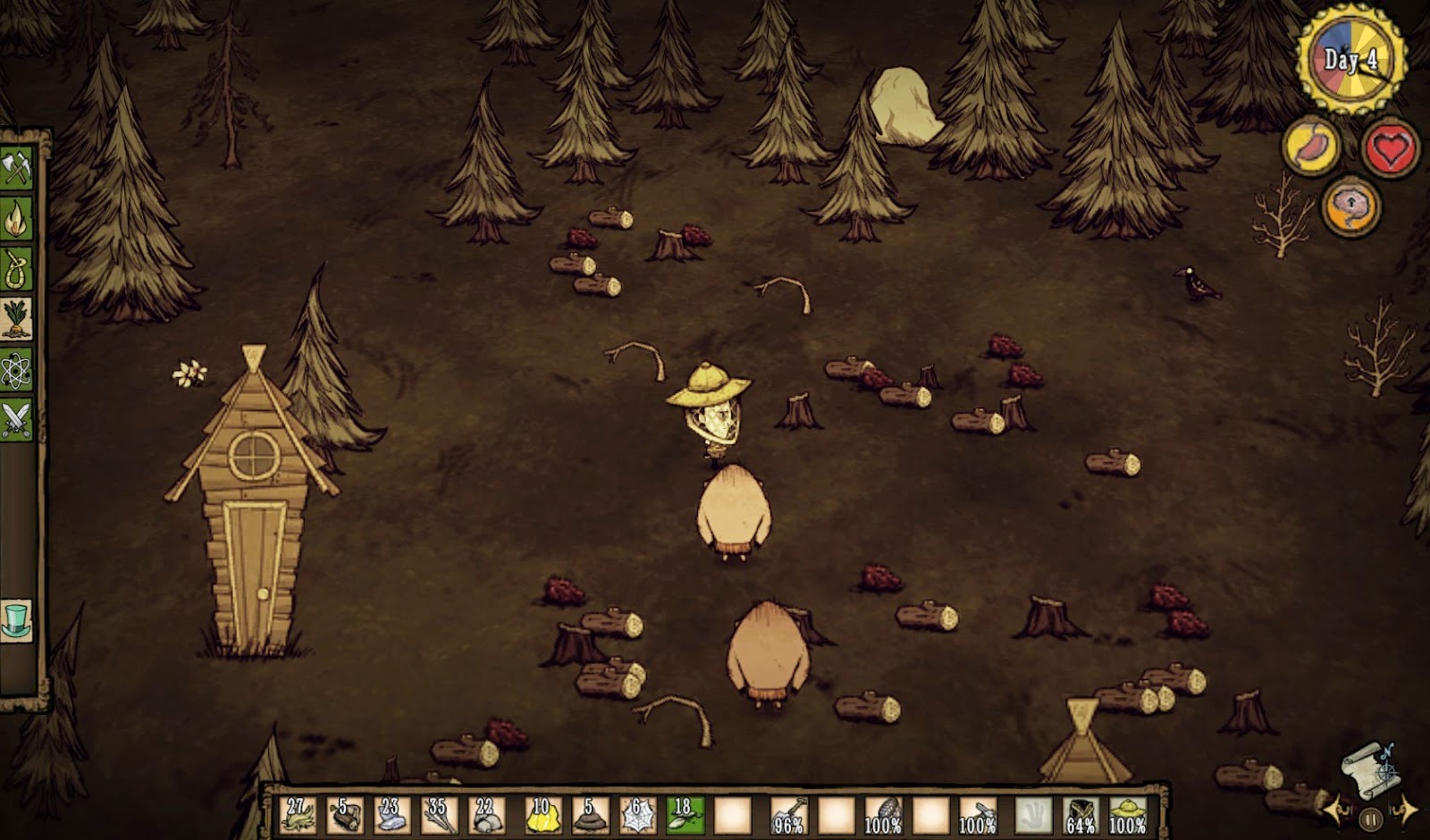Select the Survival rope crafting tab
This screenshot has width=1430, height=840.
16,269
